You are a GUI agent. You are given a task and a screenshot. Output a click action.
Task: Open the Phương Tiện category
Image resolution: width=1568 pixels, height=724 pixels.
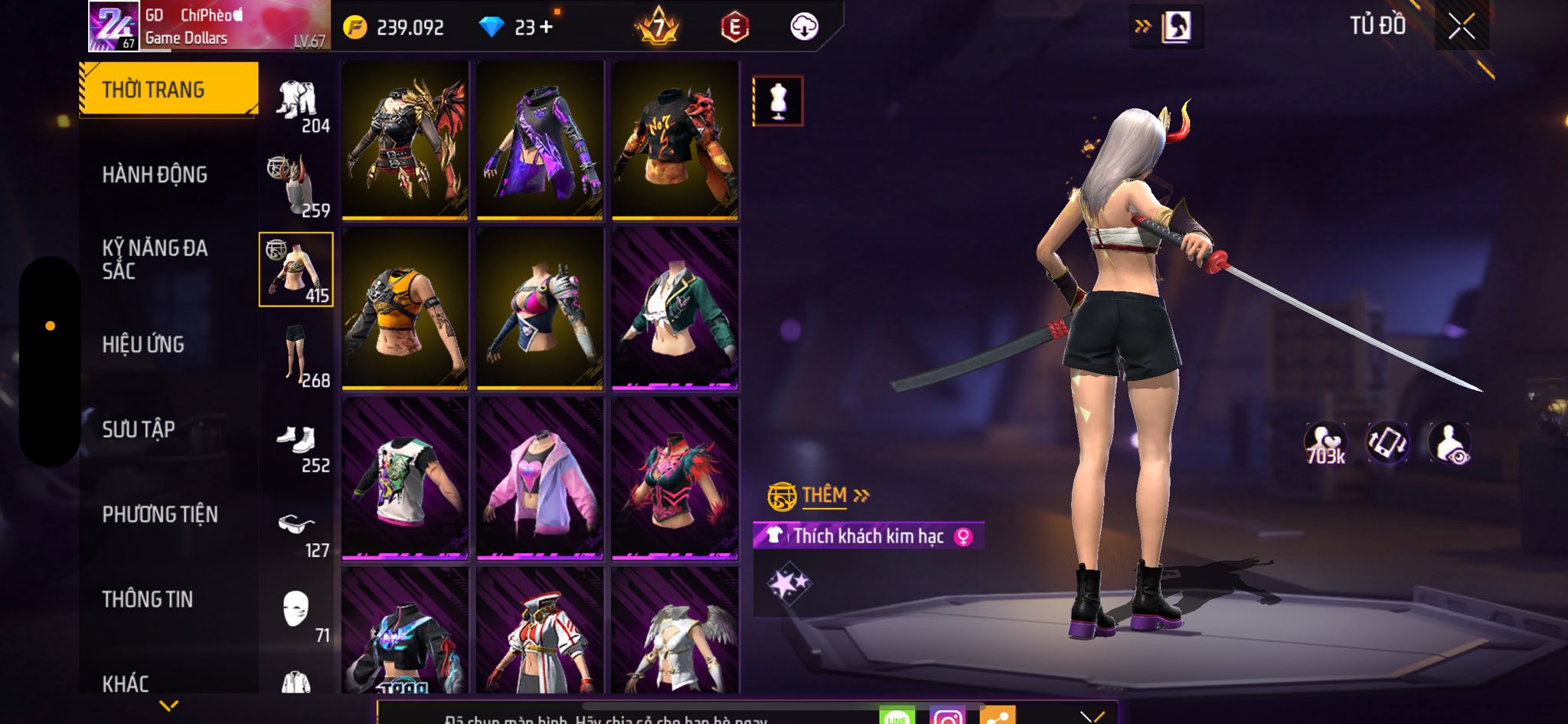point(160,514)
